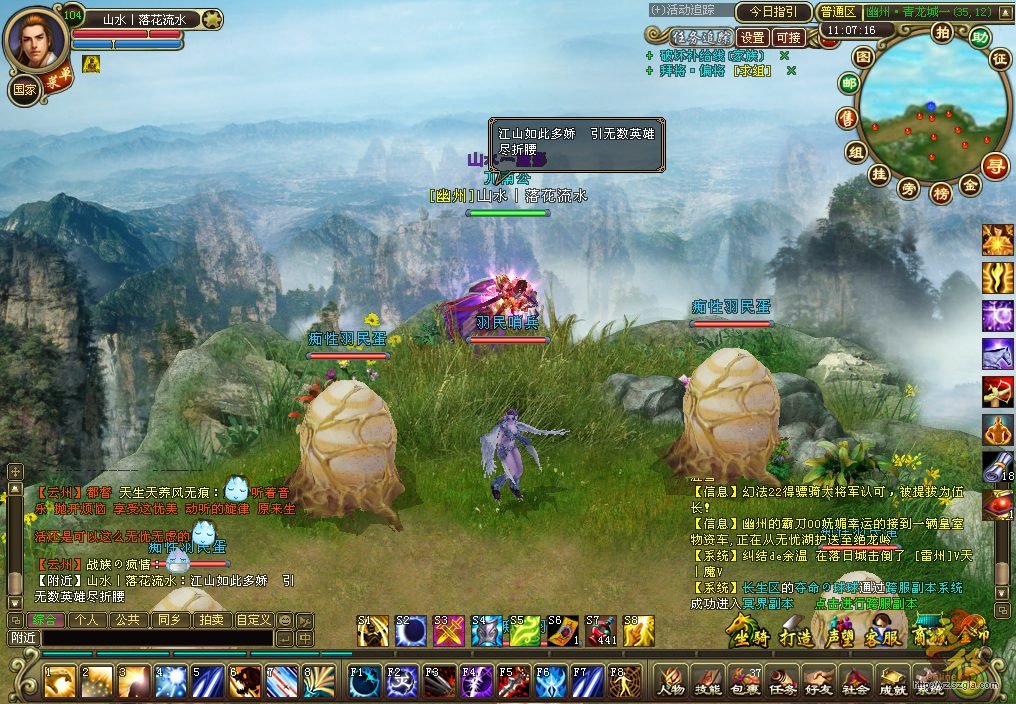Switch to the 拍卖 chat tab
Screen dimensions: 1016x704
tap(211, 620)
